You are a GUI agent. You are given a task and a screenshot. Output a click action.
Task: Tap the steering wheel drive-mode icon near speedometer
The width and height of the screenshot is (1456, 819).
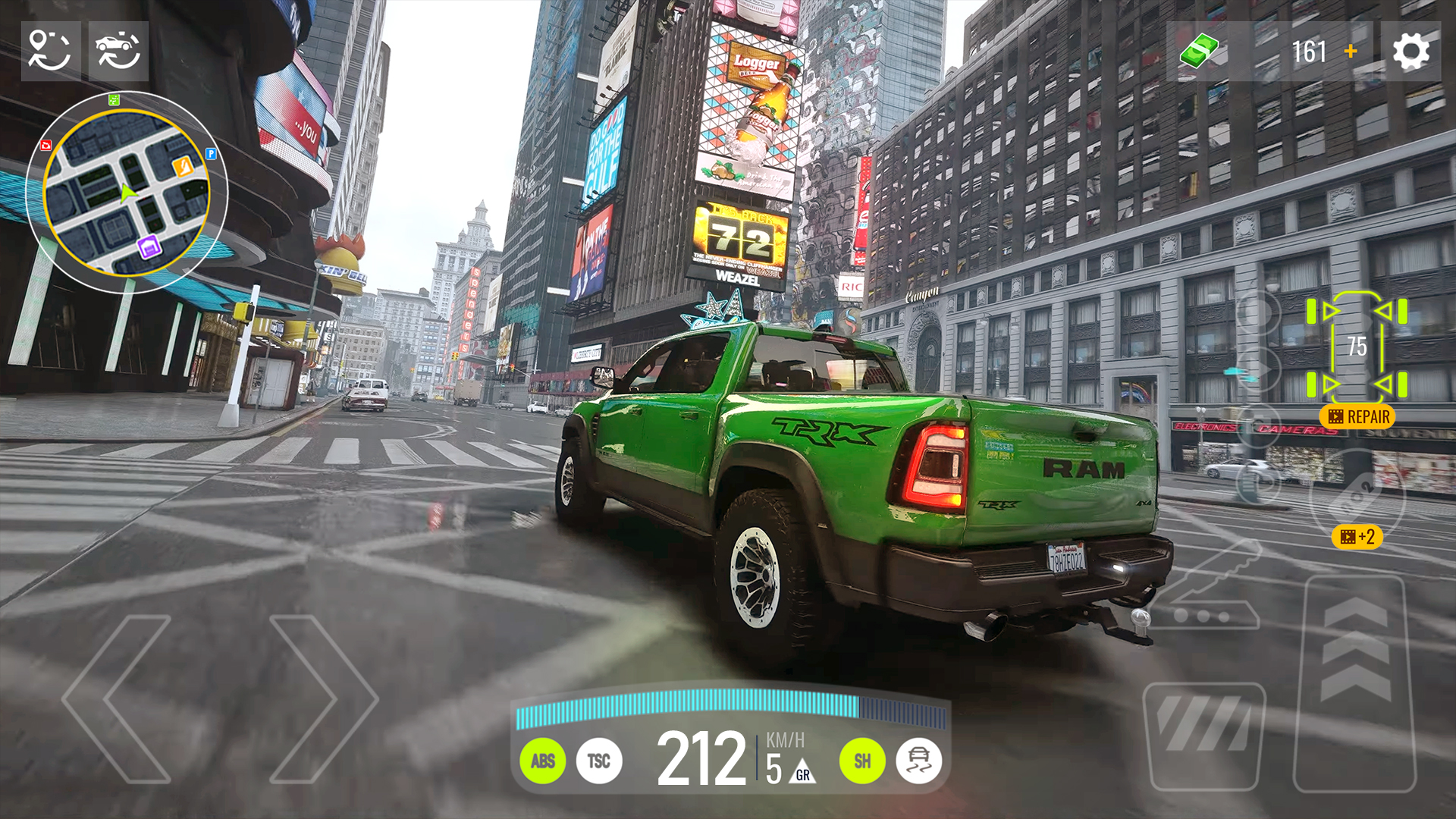click(x=918, y=761)
